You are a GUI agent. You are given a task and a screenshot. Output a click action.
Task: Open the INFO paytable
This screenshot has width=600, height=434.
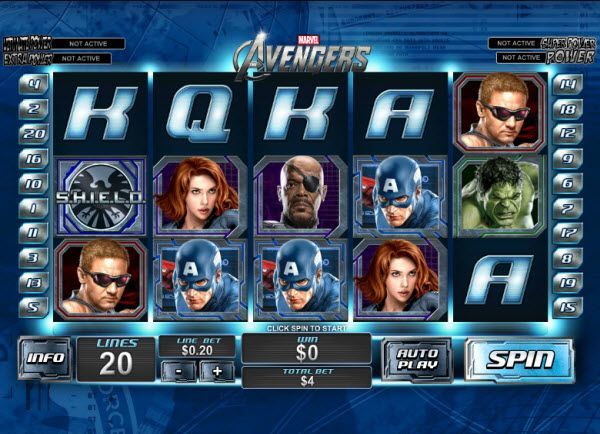pyautogui.click(x=46, y=358)
